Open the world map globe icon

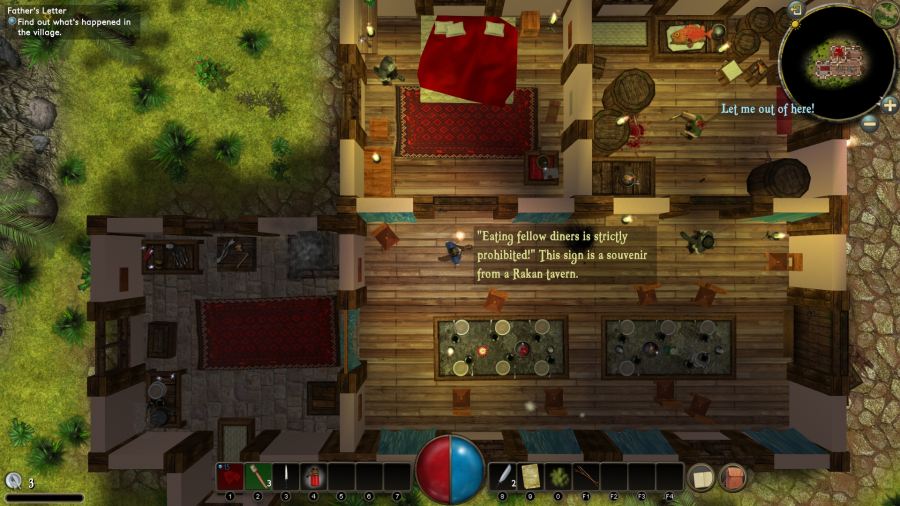(x=885, y=13)
